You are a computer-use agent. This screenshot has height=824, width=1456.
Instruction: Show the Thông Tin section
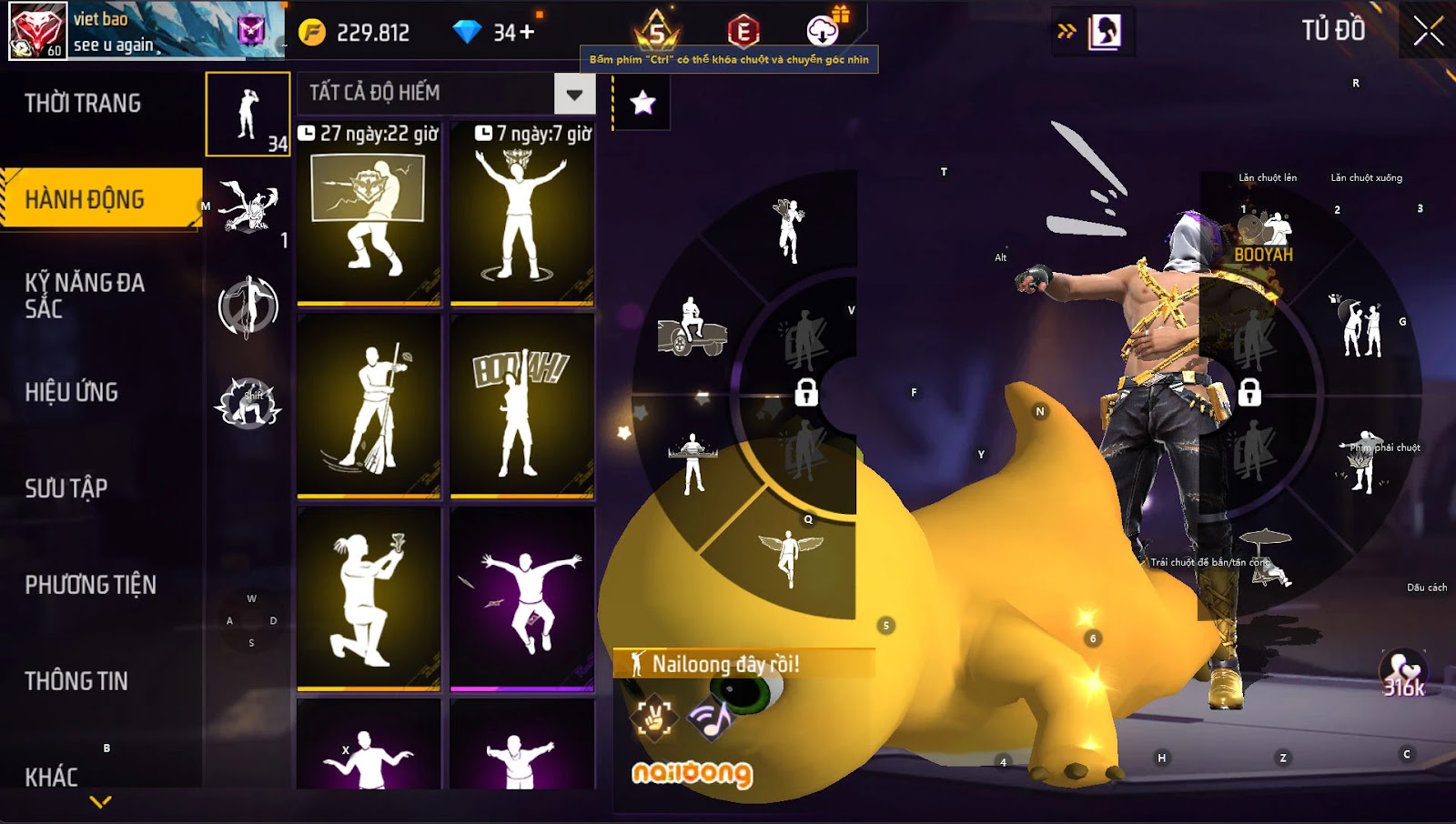coord(76,681)
